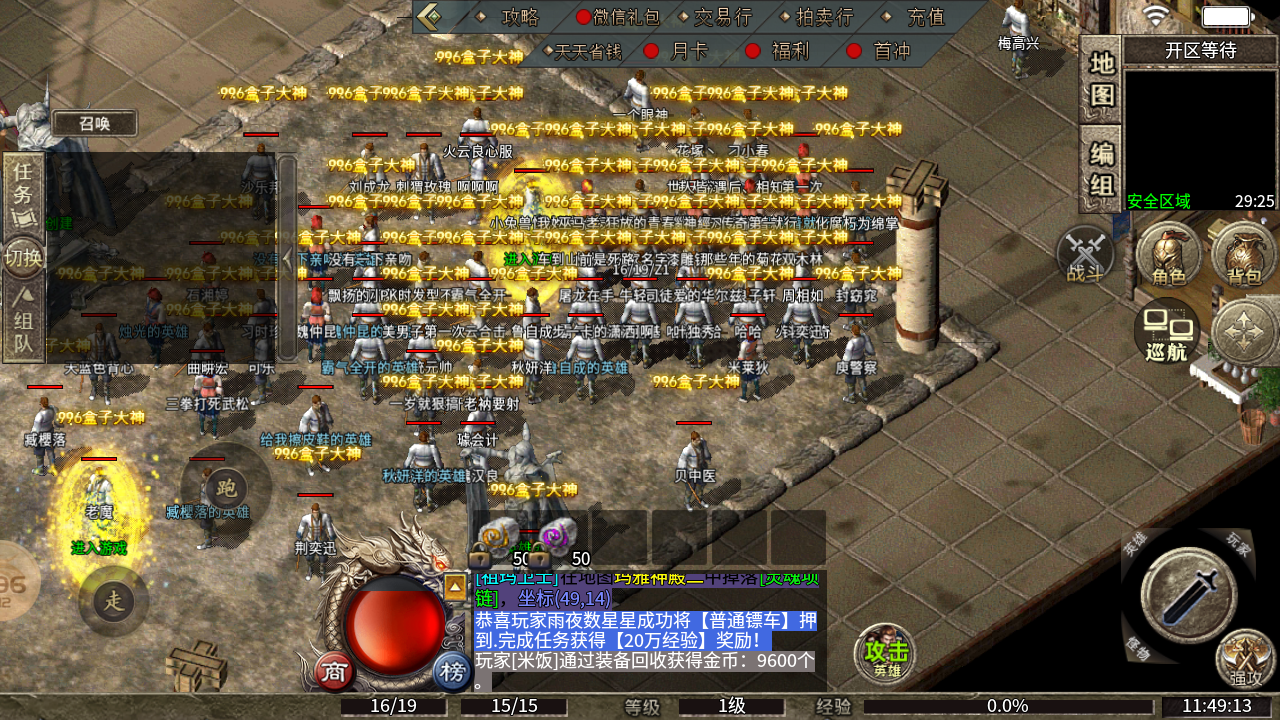
Task: Open the 商 shop button
Action: [335, 672]
